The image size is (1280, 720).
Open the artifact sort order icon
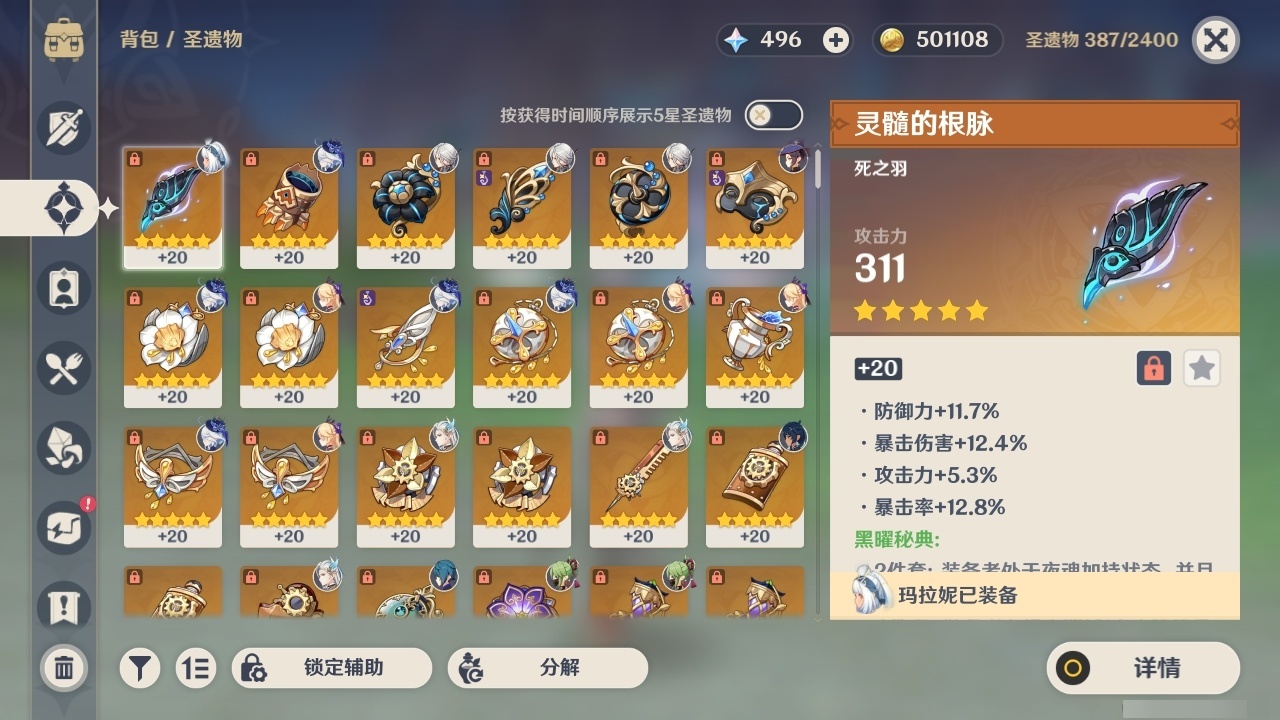(197, 668)
